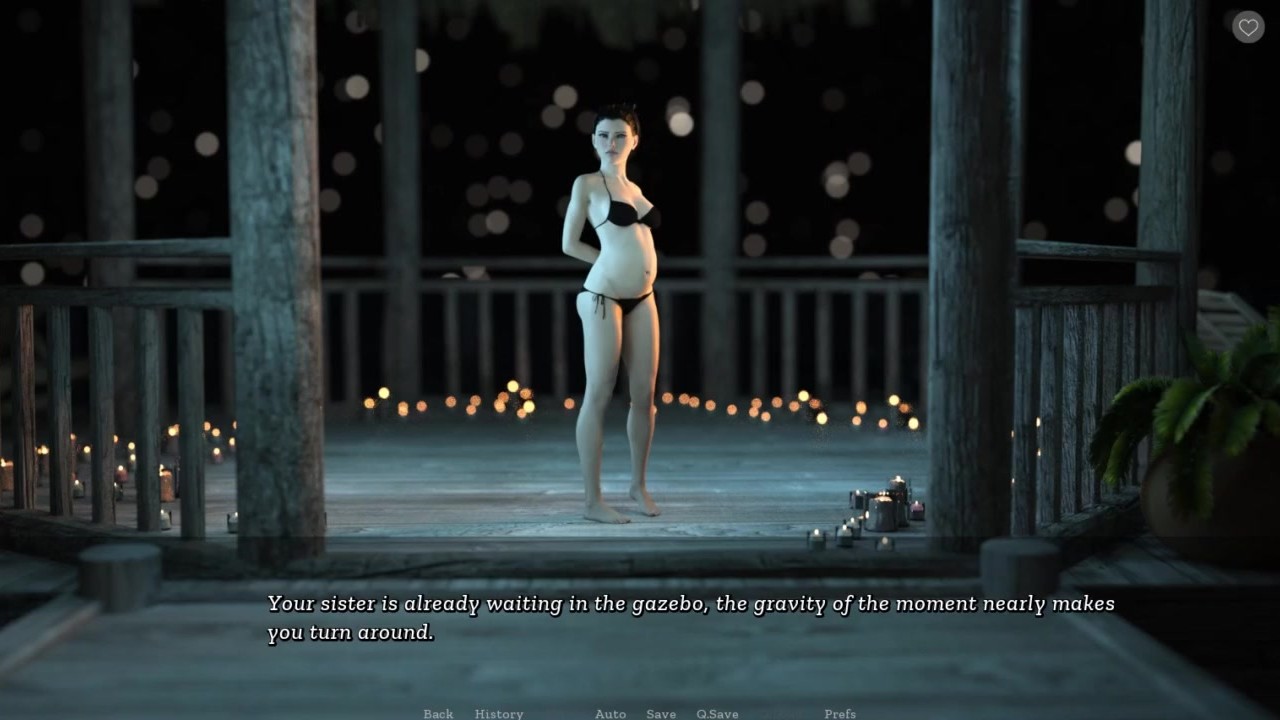Open the Save game menu
This screenshot has height=720, width=1280.
tap(661, 713)
